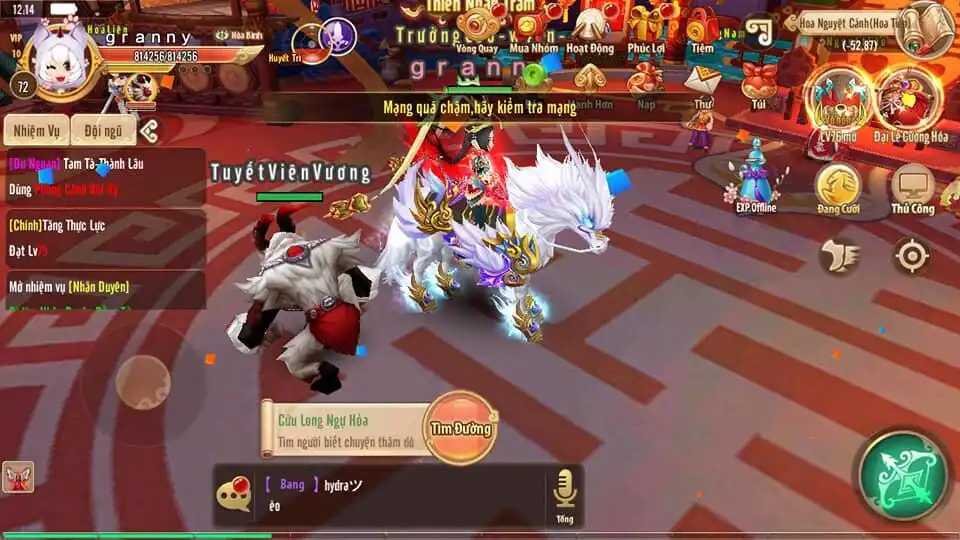Click the crosshair target-select button

pyautogui.click(x=912, y=256)
